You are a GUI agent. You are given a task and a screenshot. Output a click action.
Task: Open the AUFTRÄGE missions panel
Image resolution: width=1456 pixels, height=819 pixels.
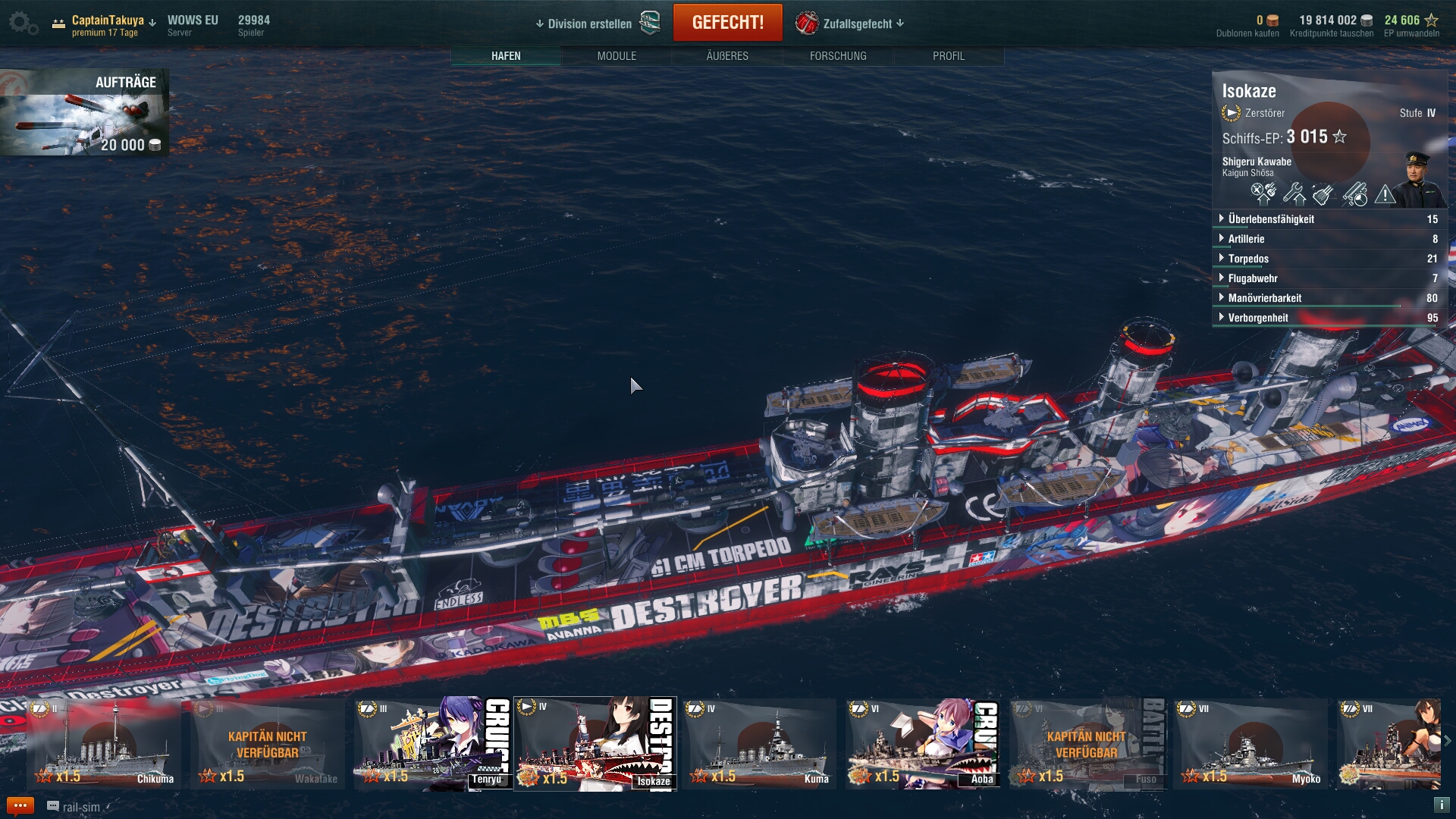tap(84, 112)
